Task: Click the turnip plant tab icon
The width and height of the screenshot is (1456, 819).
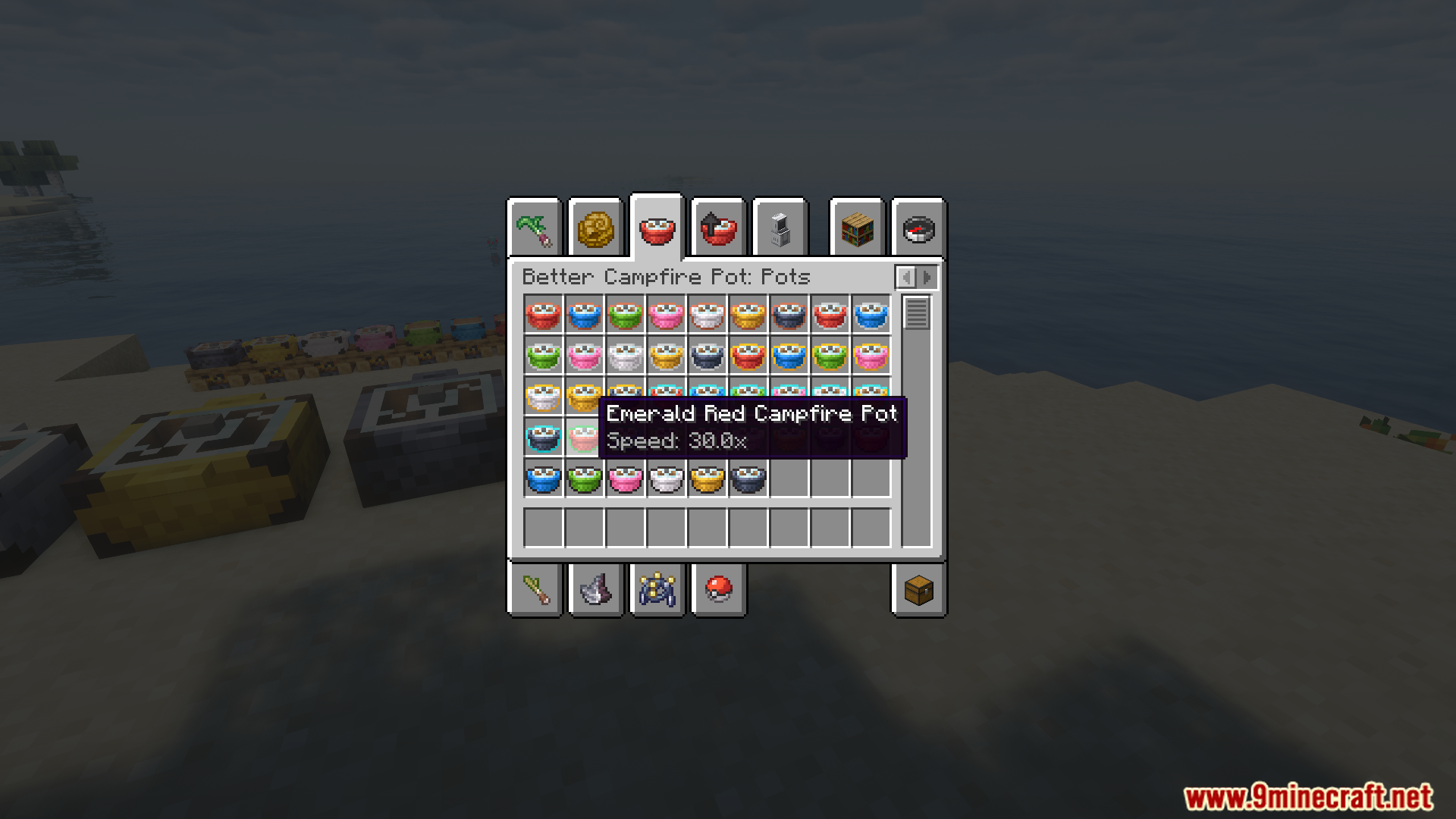Action: coord(535,227)
